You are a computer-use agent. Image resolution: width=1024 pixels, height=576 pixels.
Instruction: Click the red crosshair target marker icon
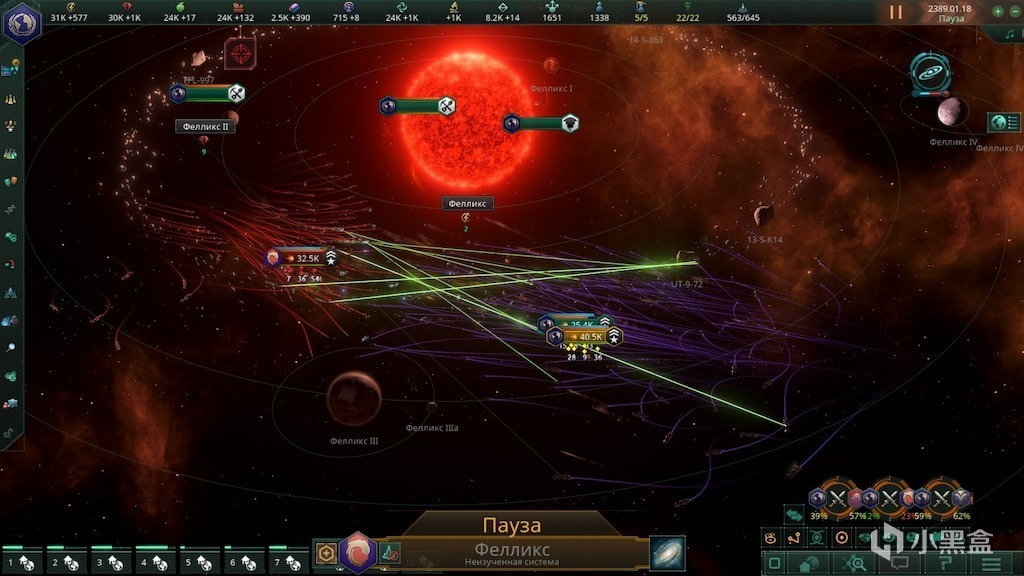(239, 53)
